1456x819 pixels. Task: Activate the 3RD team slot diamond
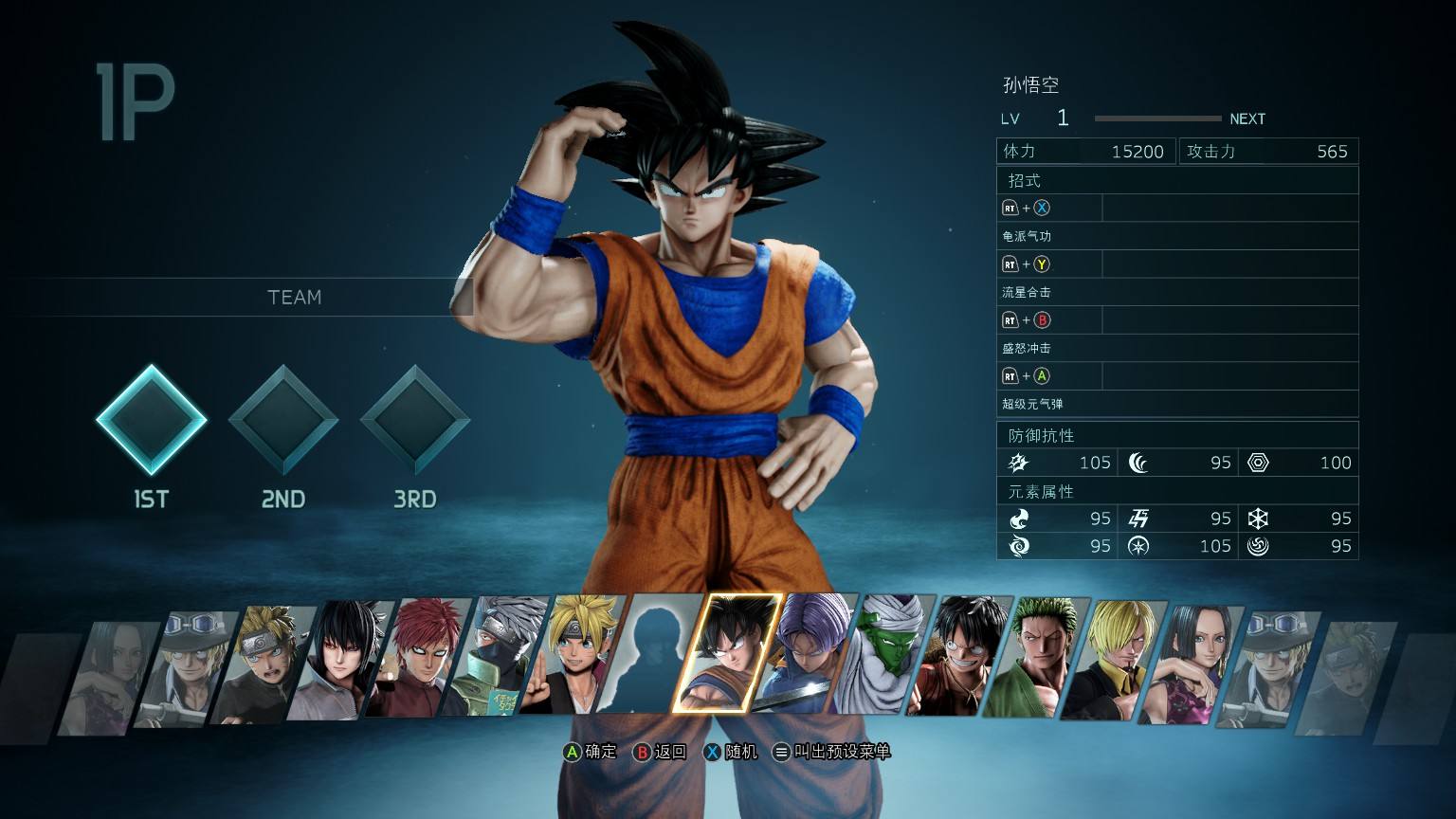[x=415, y=420]
